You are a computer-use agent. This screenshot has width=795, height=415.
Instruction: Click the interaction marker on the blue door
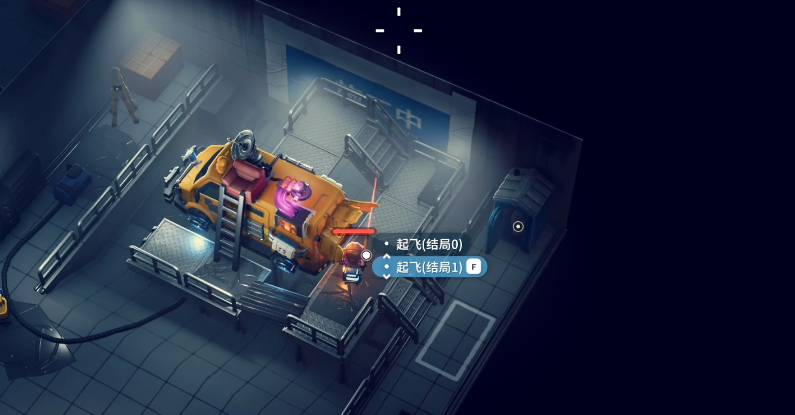tap(518, 226)
